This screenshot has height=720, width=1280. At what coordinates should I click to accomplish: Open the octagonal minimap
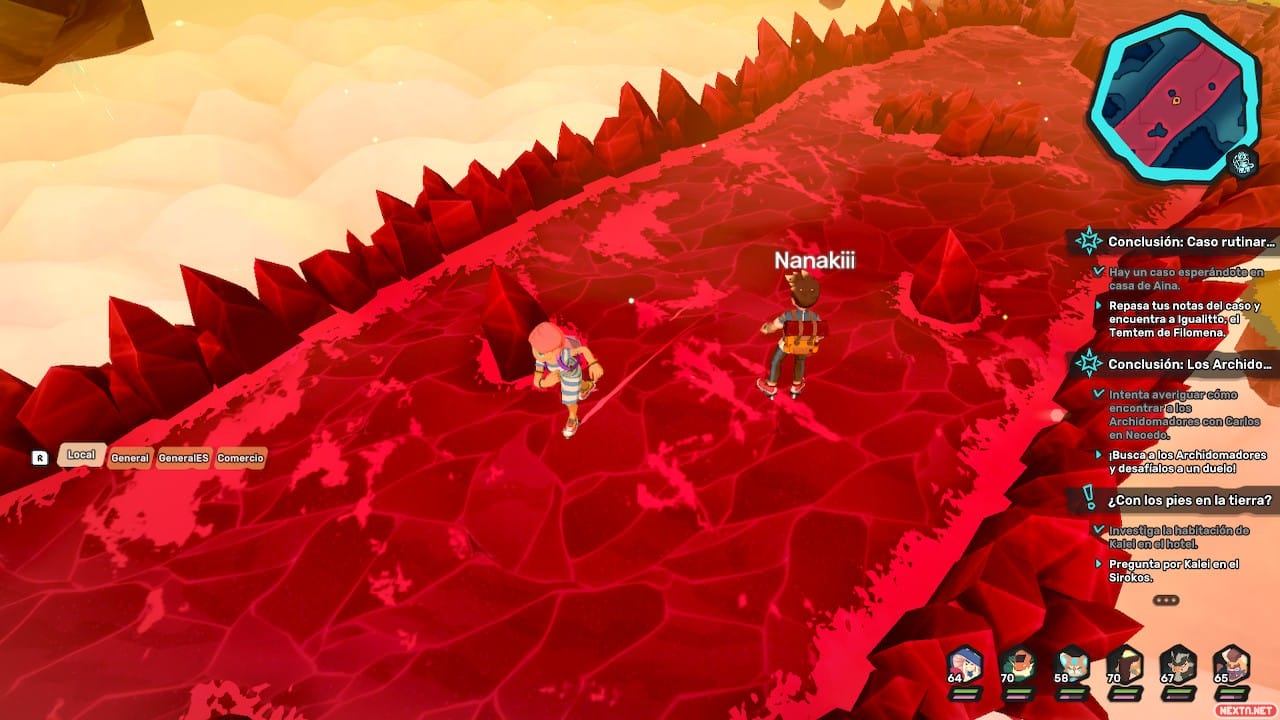pyautogui.click(x=1174, y=97)
